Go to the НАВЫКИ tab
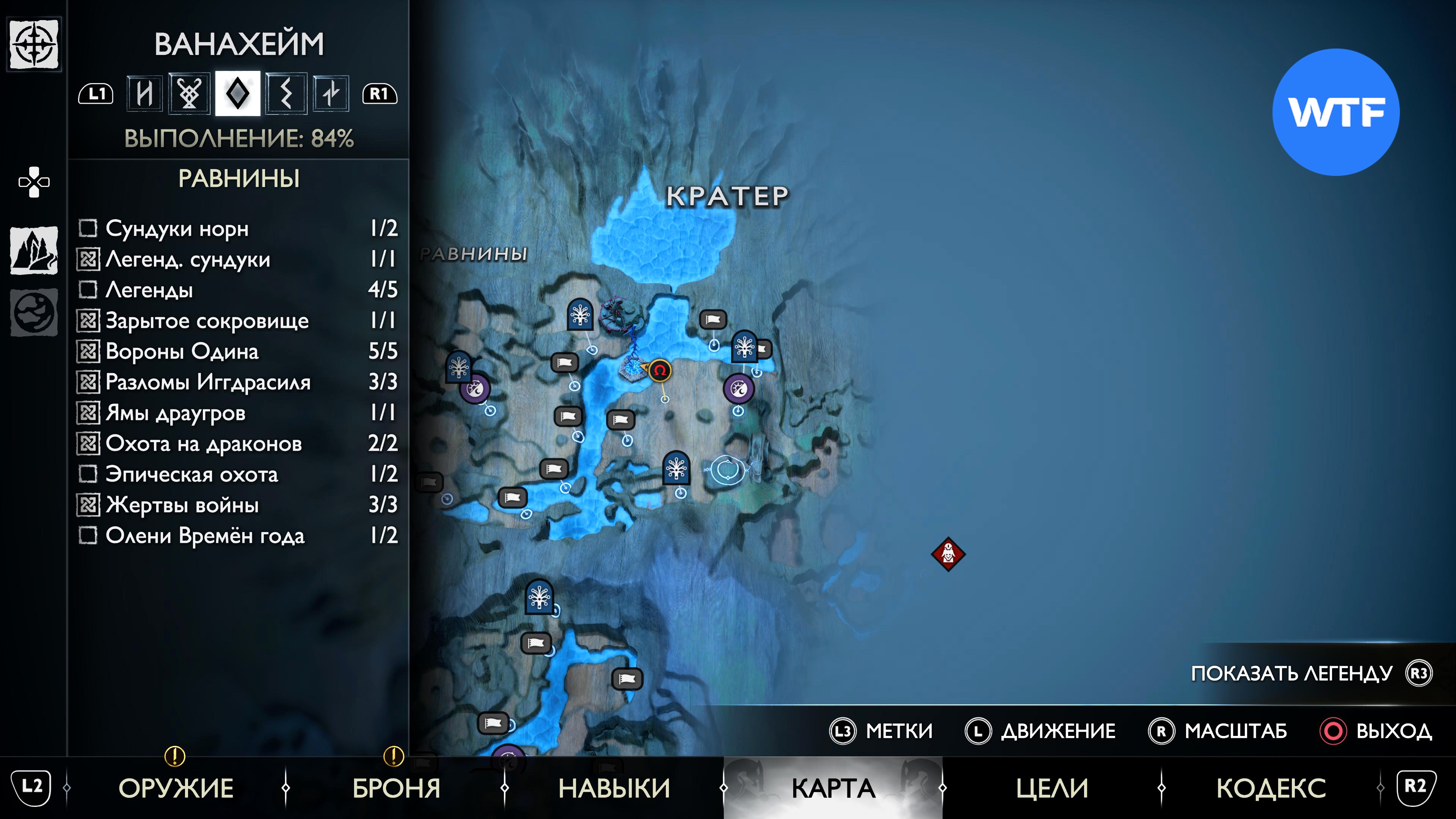Screen dimensions: 1456x819 (x=614, y=788)
